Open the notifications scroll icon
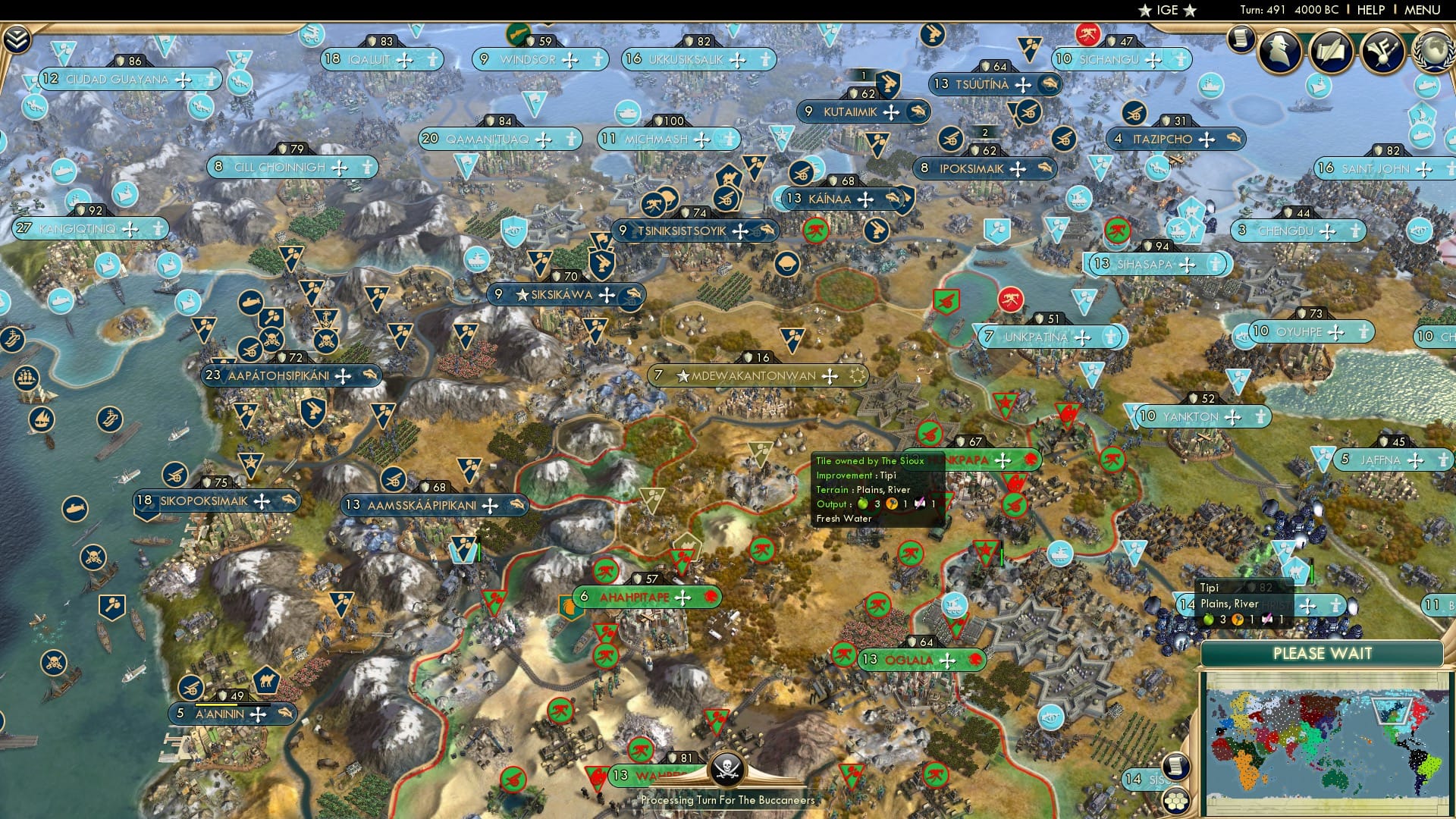Image resolution: width=1456 pixels, height=819 pixels. point(1241,38)
